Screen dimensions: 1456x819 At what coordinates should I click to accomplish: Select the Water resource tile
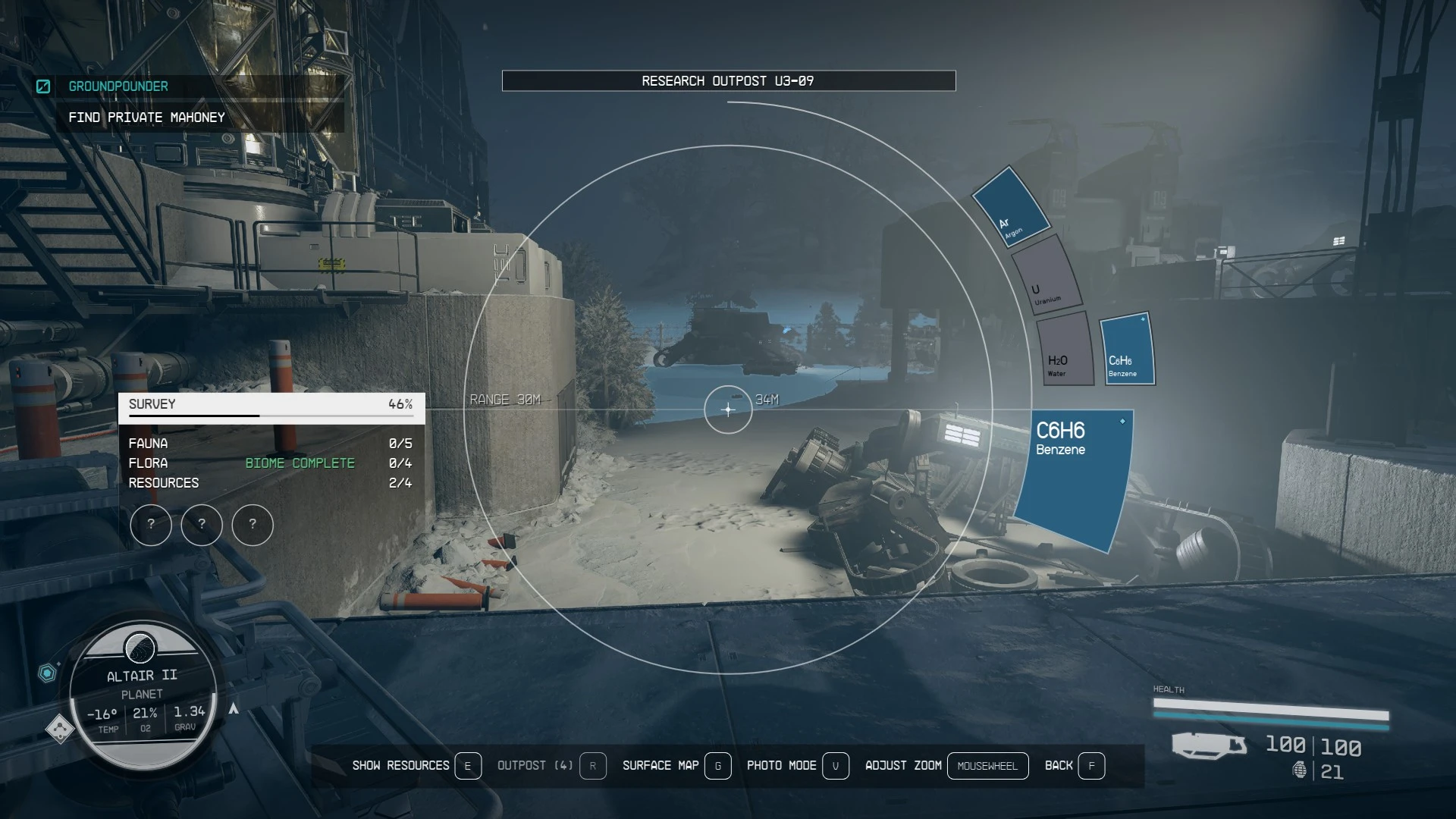pos(1063,349)
